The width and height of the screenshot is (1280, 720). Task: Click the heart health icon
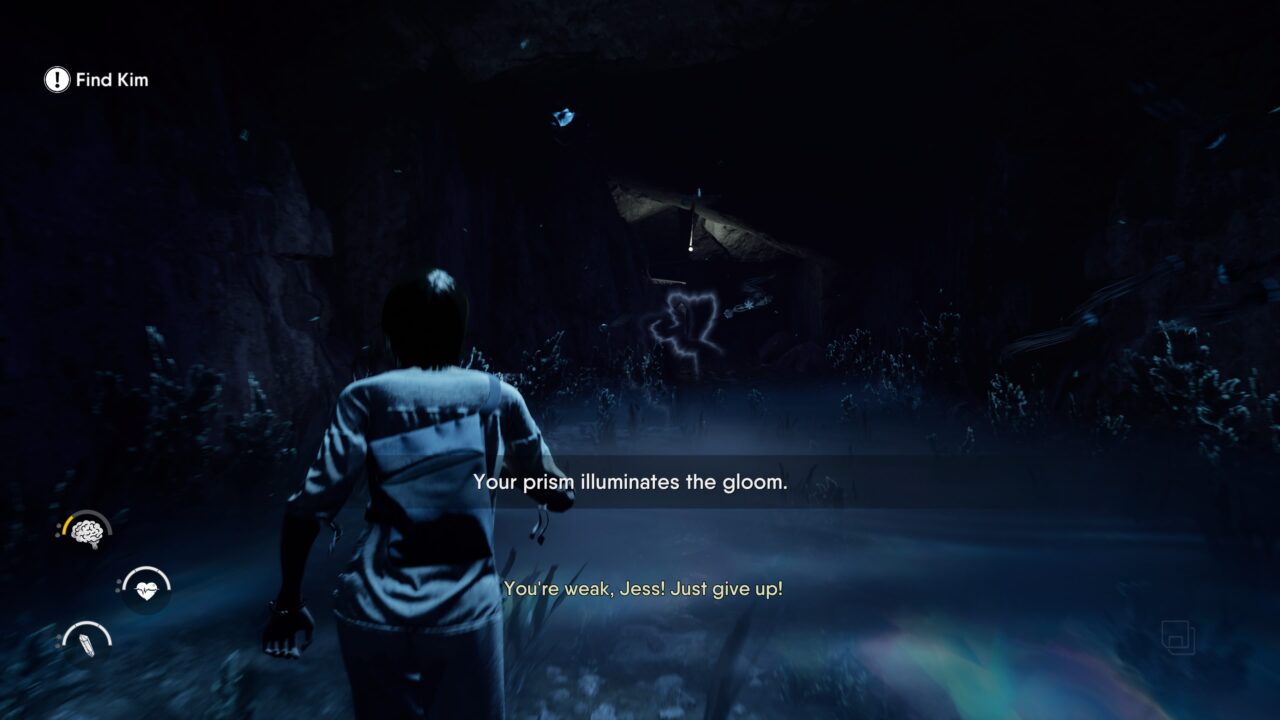(146, 590)
